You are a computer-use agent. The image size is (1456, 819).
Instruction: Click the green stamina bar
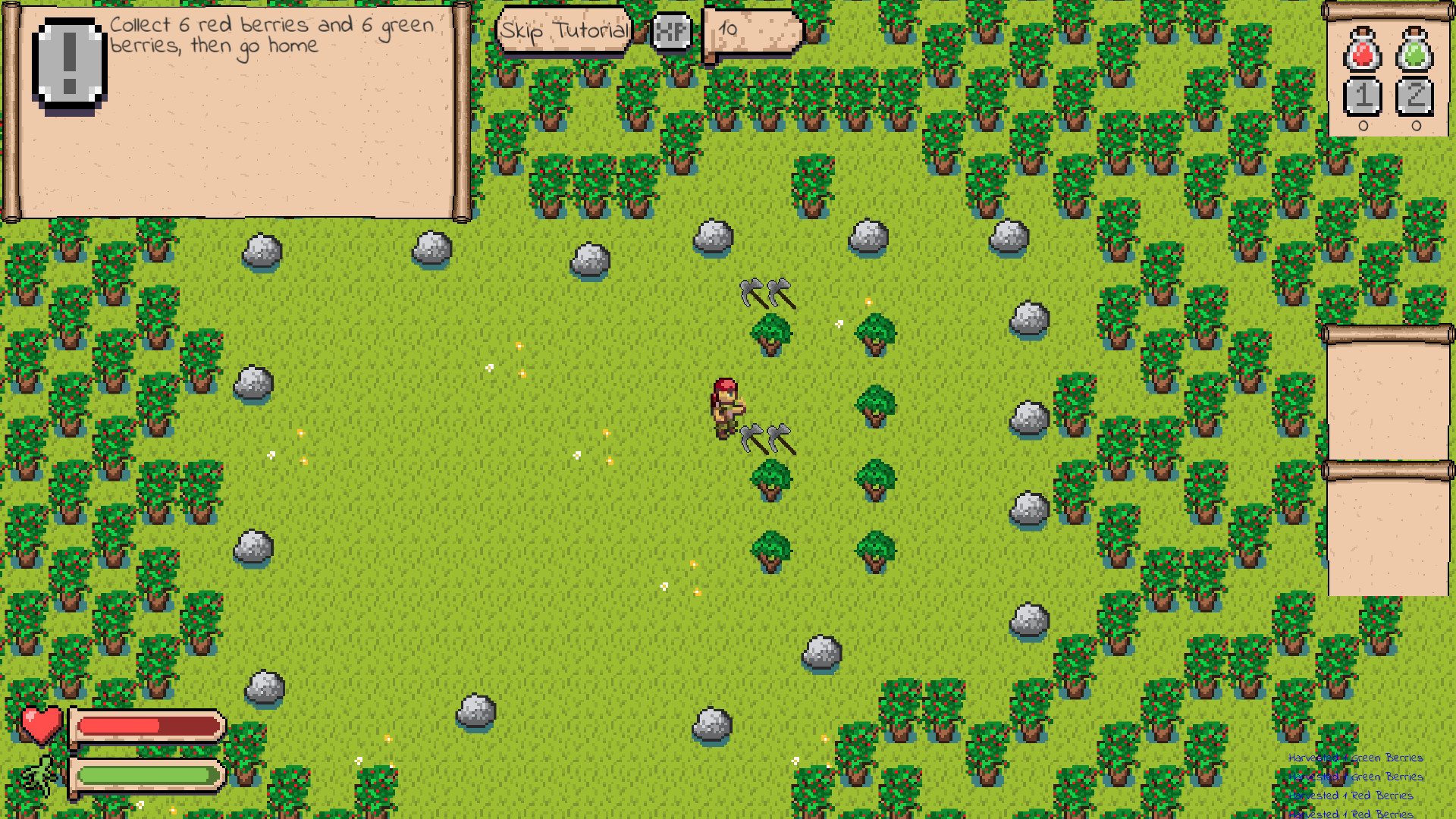tap(146, 775)
